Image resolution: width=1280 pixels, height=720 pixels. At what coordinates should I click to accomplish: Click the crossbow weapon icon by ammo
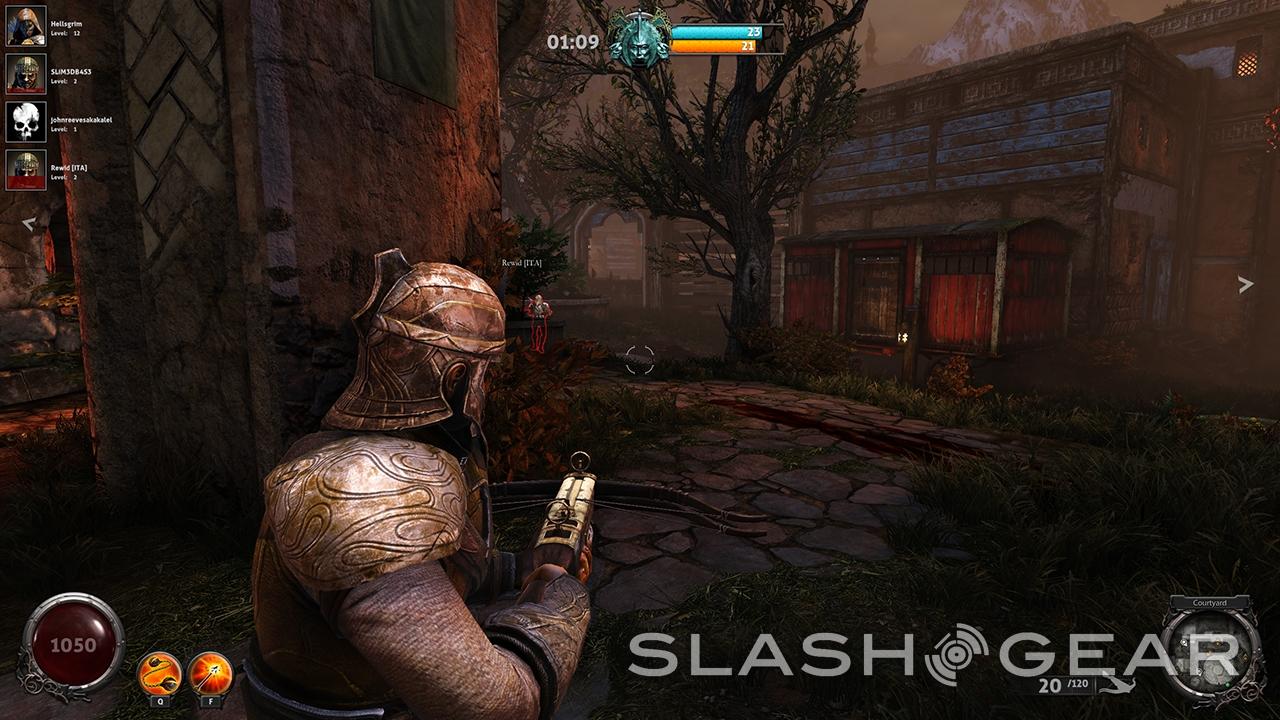[1118, 686]
